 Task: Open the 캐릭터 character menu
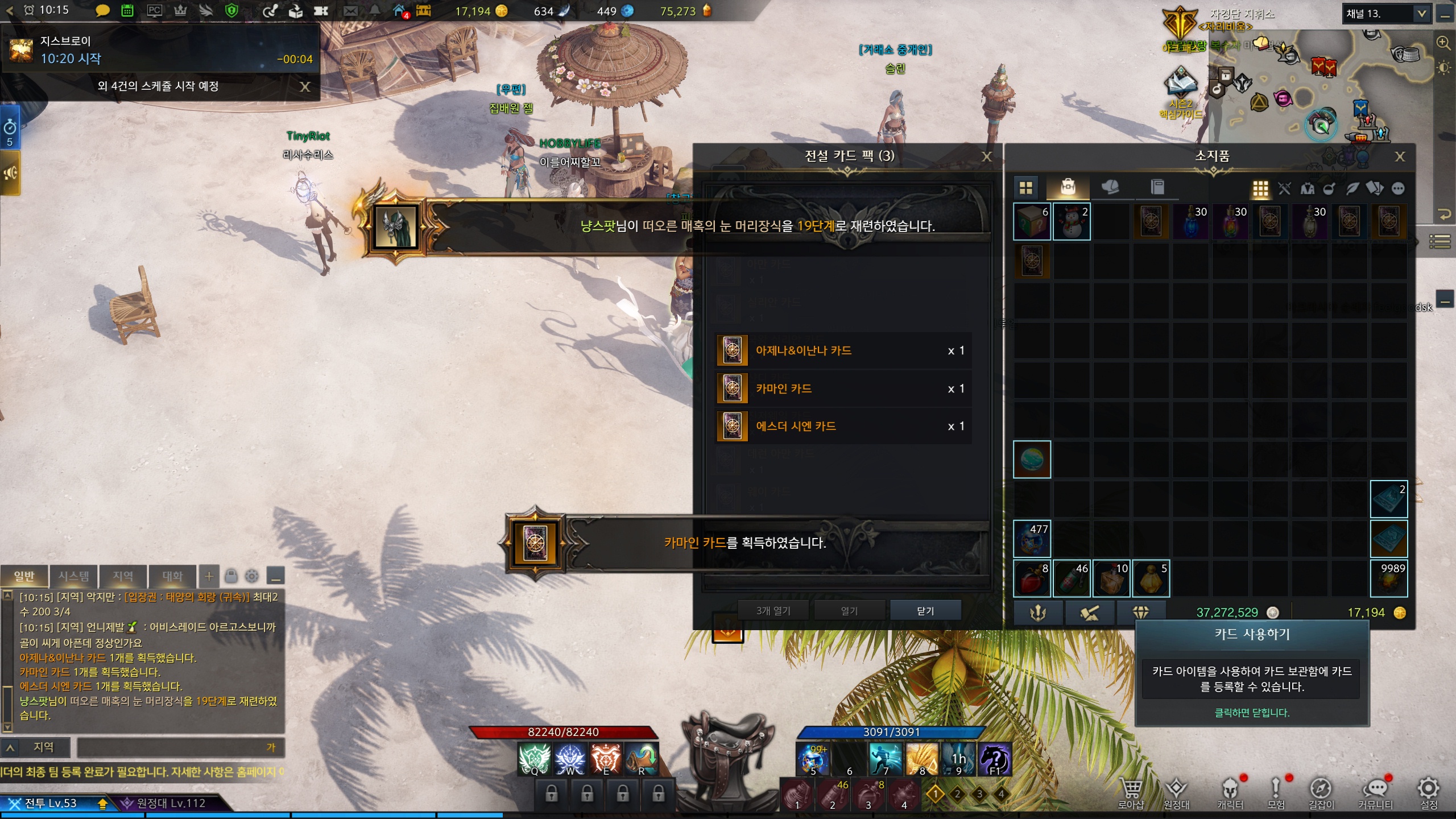pos(1230,793)
